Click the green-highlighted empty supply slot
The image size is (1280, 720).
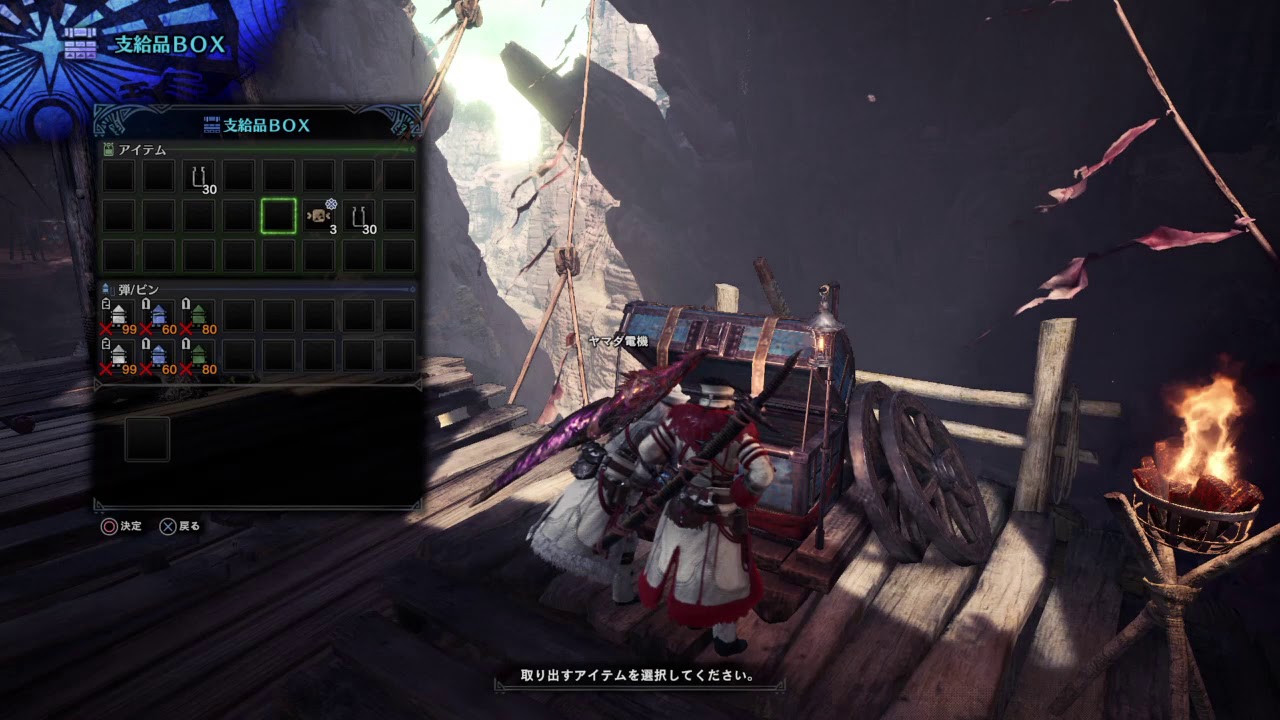click(x=279, y=216)
